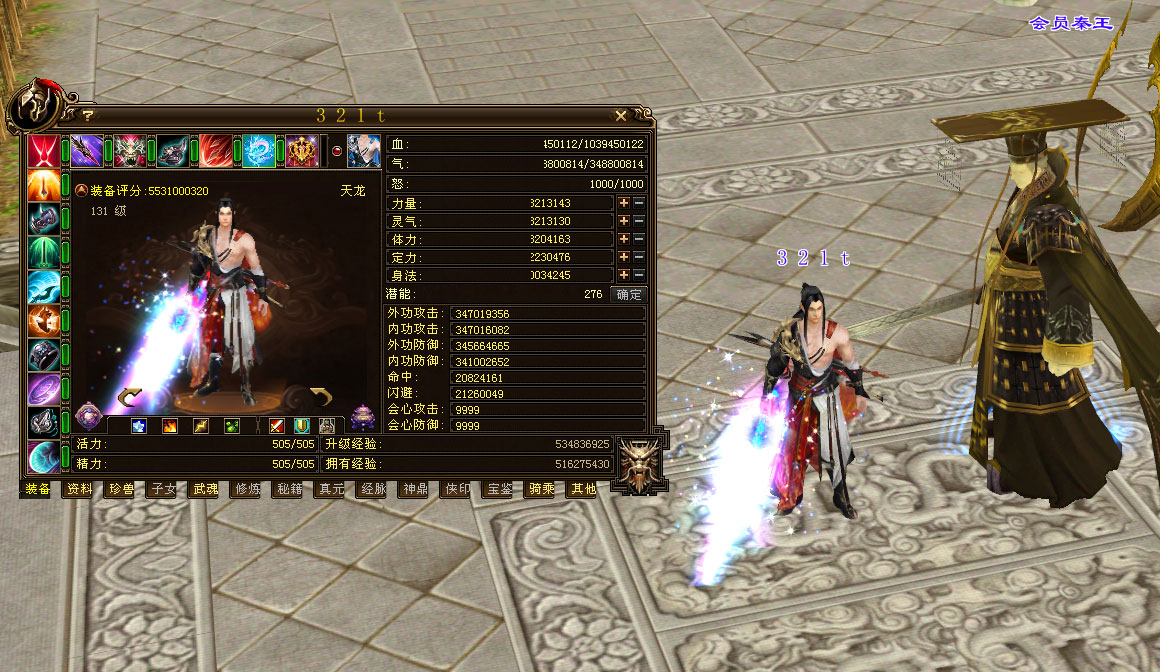This screenshot has height=672, width=1160.
Task: Switch to the 其他 tab
Action: point(582,489)
